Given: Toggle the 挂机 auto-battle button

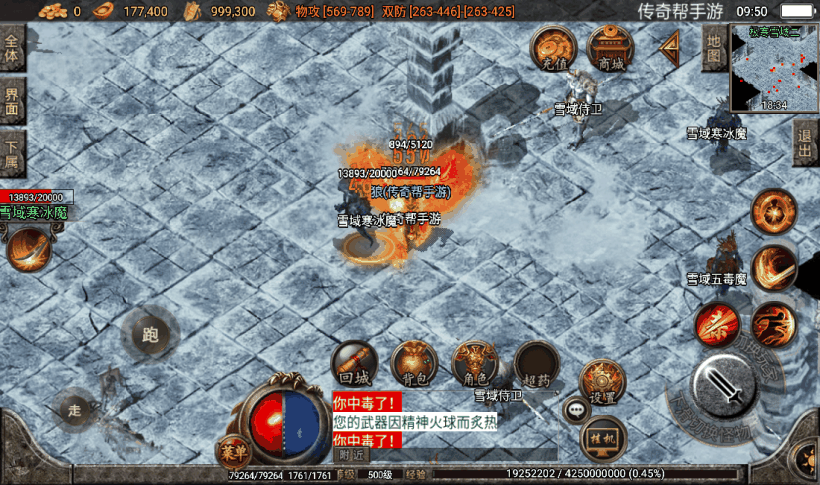Looking at the screenshot, I should tap(604, 437).
